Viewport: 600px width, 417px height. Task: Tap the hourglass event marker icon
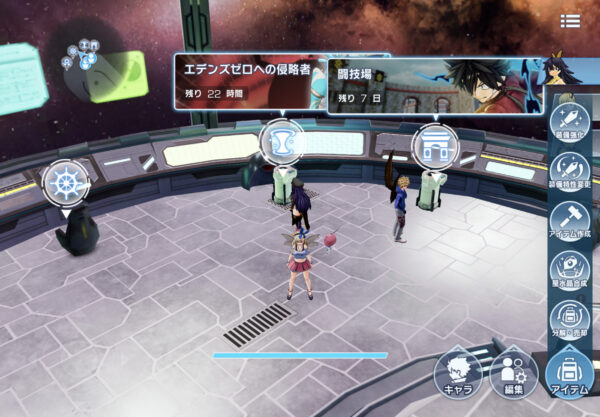tap(281, 141)
